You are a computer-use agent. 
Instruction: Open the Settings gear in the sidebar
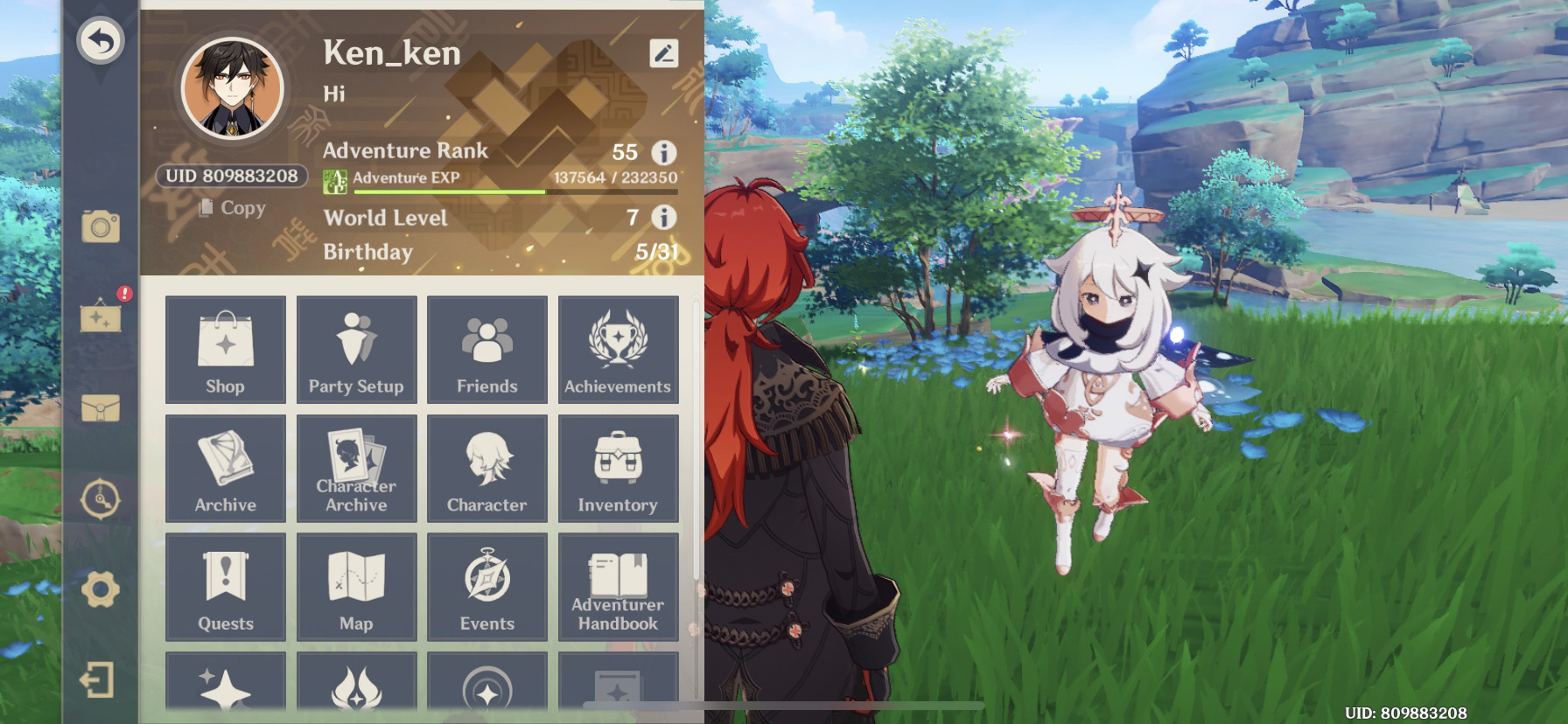click(x=102, y=590)
